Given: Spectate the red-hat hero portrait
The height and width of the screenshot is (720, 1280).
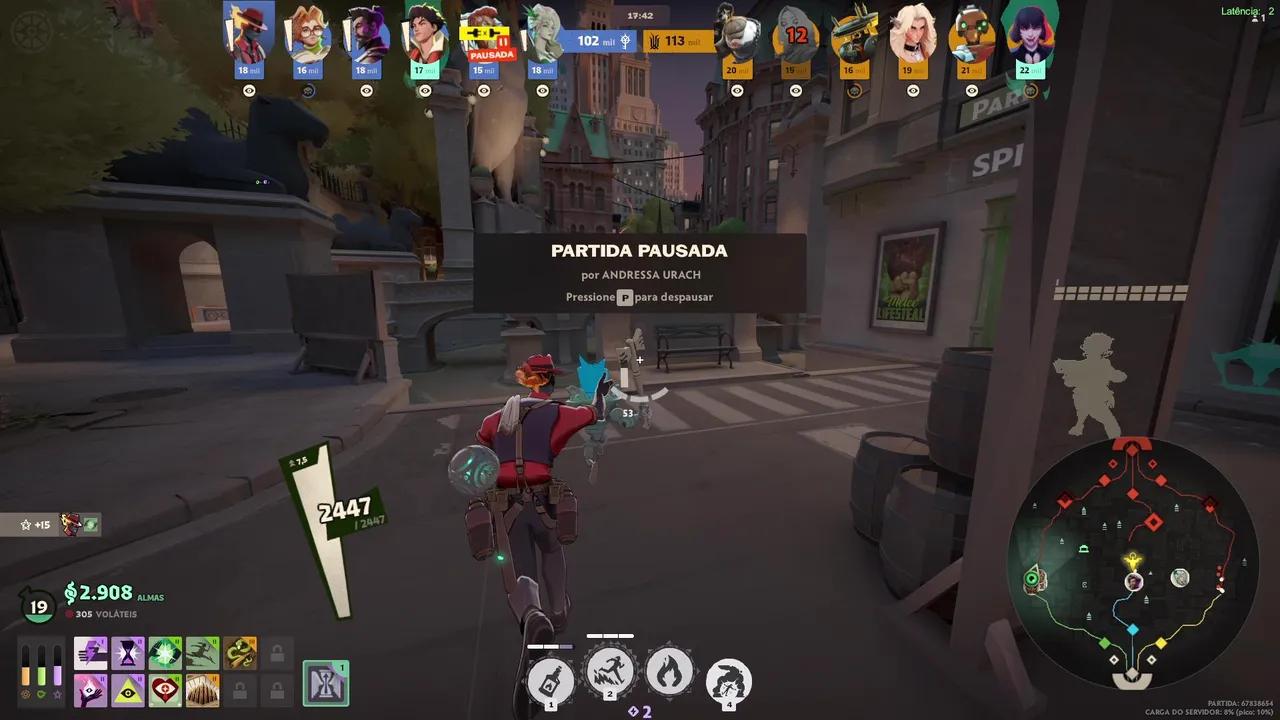Looking at the screenshot, I should point(249,33).
